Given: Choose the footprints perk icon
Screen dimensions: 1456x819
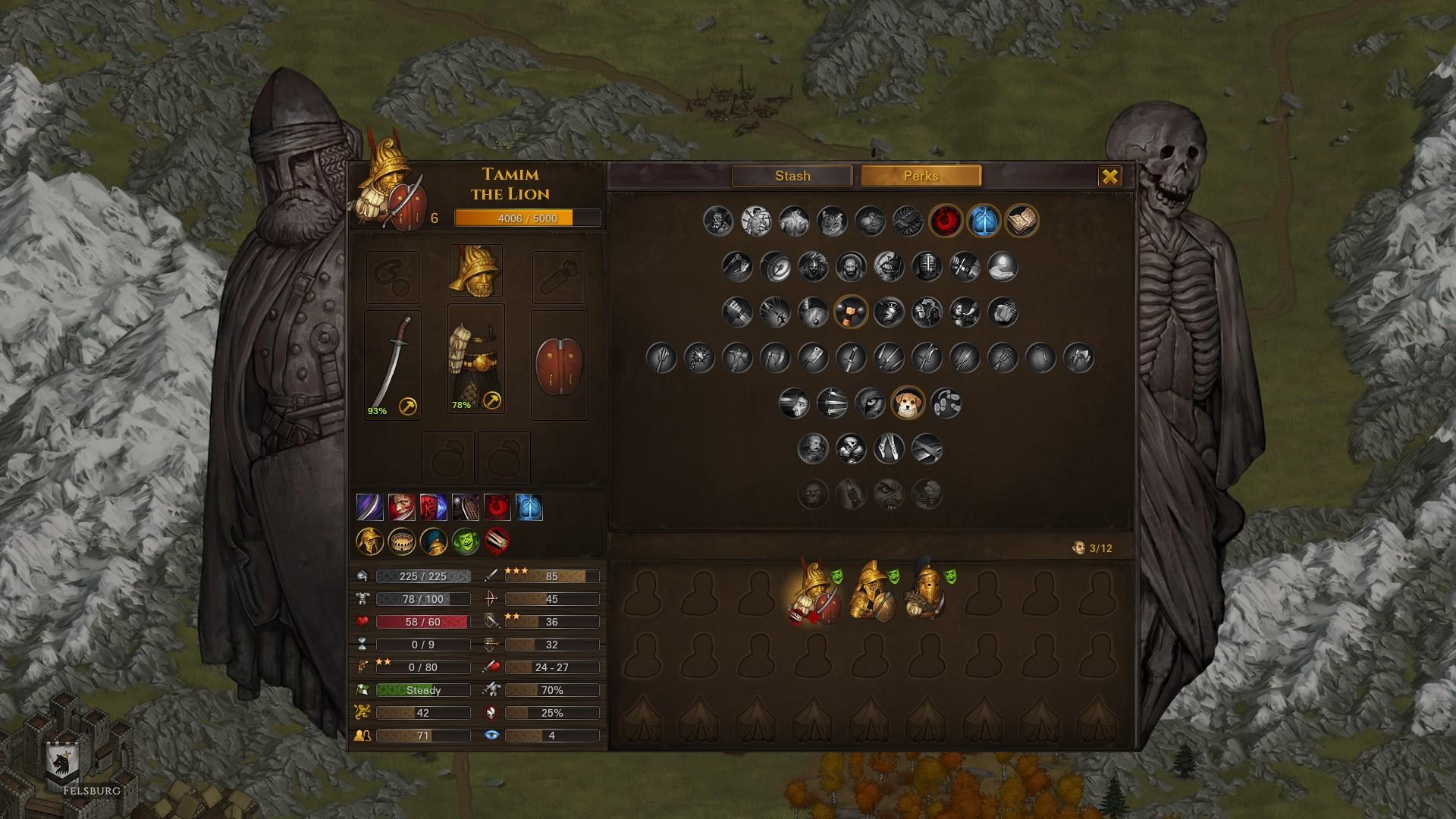Looking at the screenshot, I should [946, 403].
